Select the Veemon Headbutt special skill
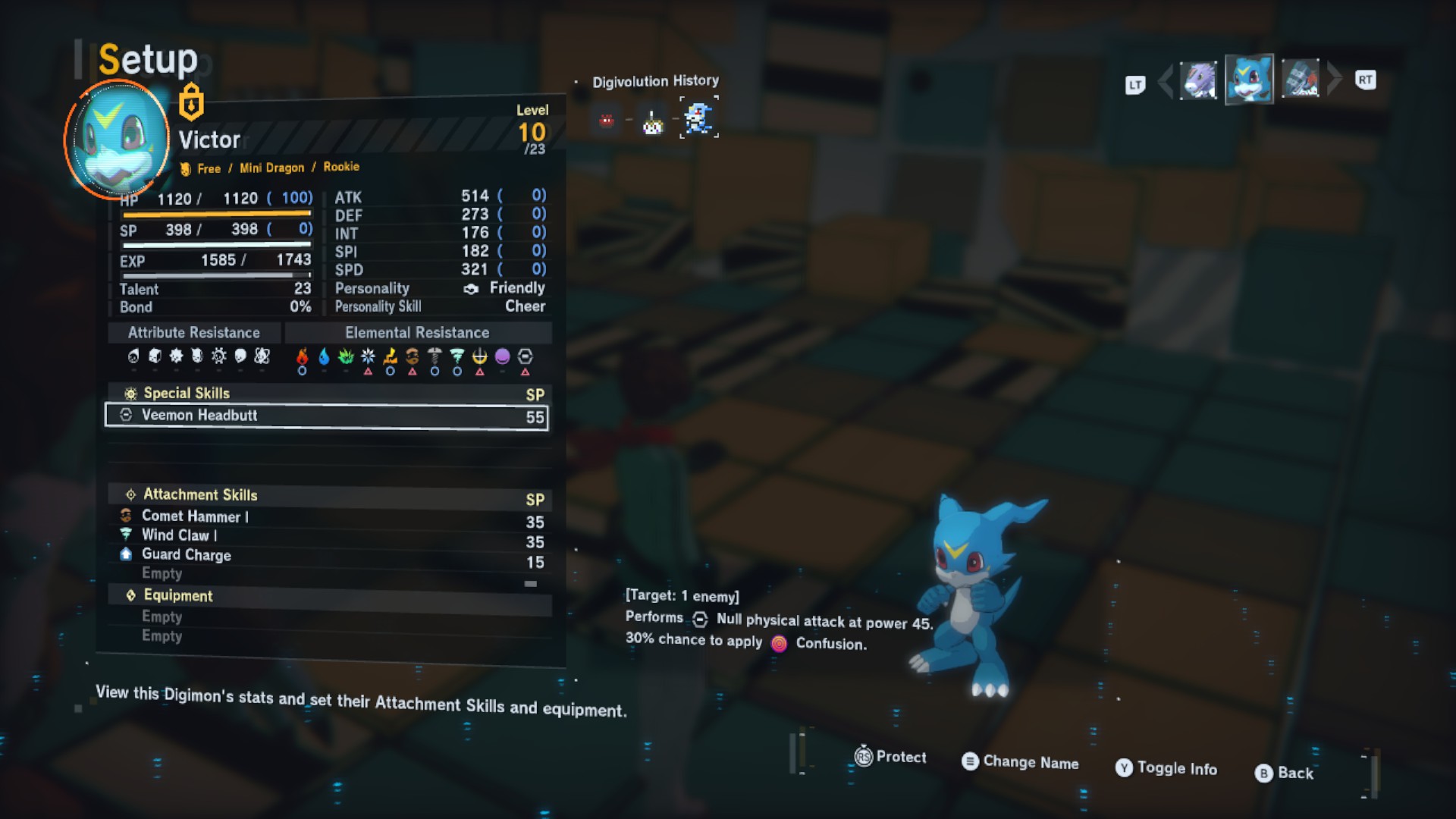Image resolution: width=1456 pixels, height=819 pixels. 326,416
